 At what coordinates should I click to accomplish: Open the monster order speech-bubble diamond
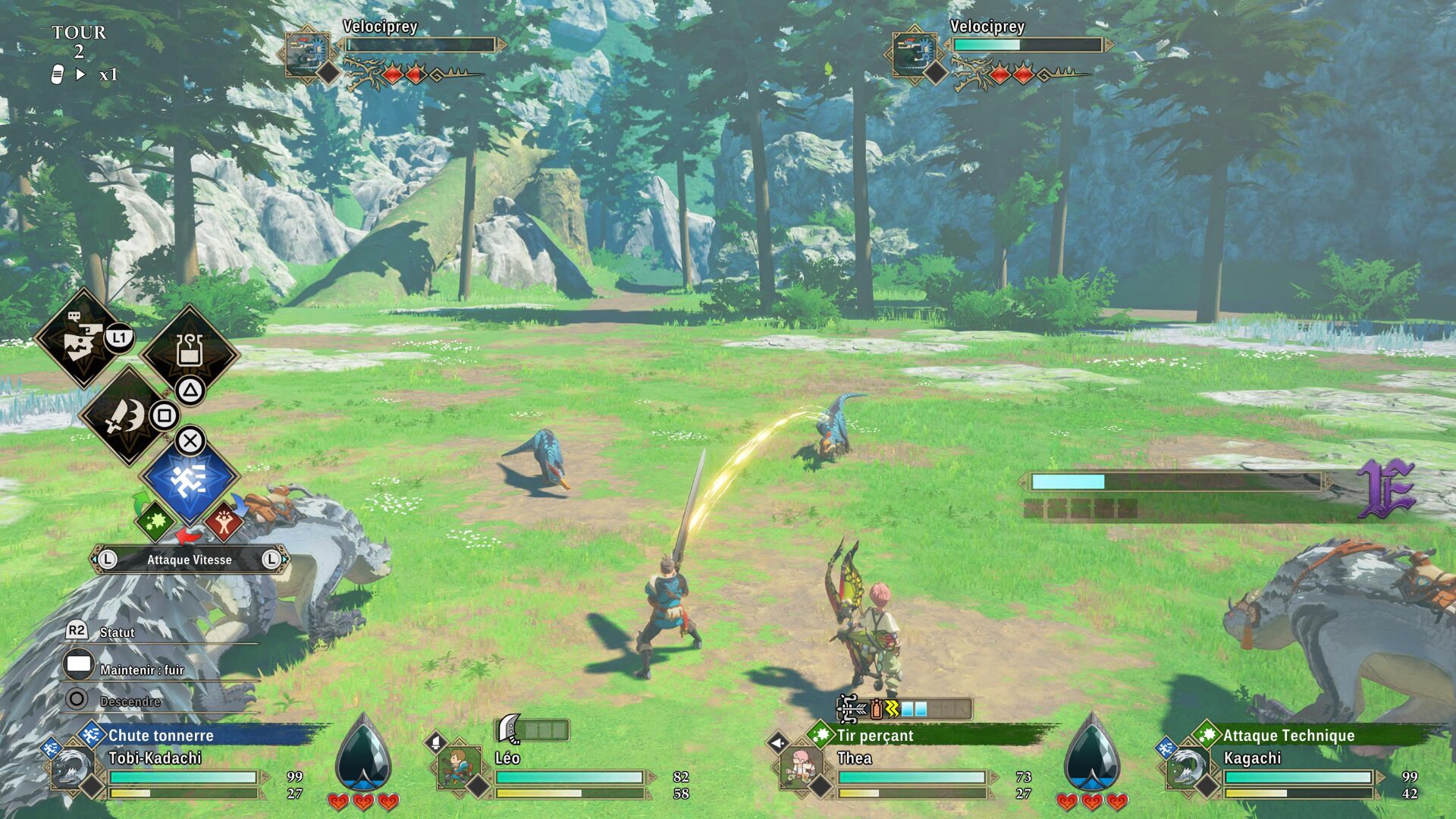pos(82,338)
